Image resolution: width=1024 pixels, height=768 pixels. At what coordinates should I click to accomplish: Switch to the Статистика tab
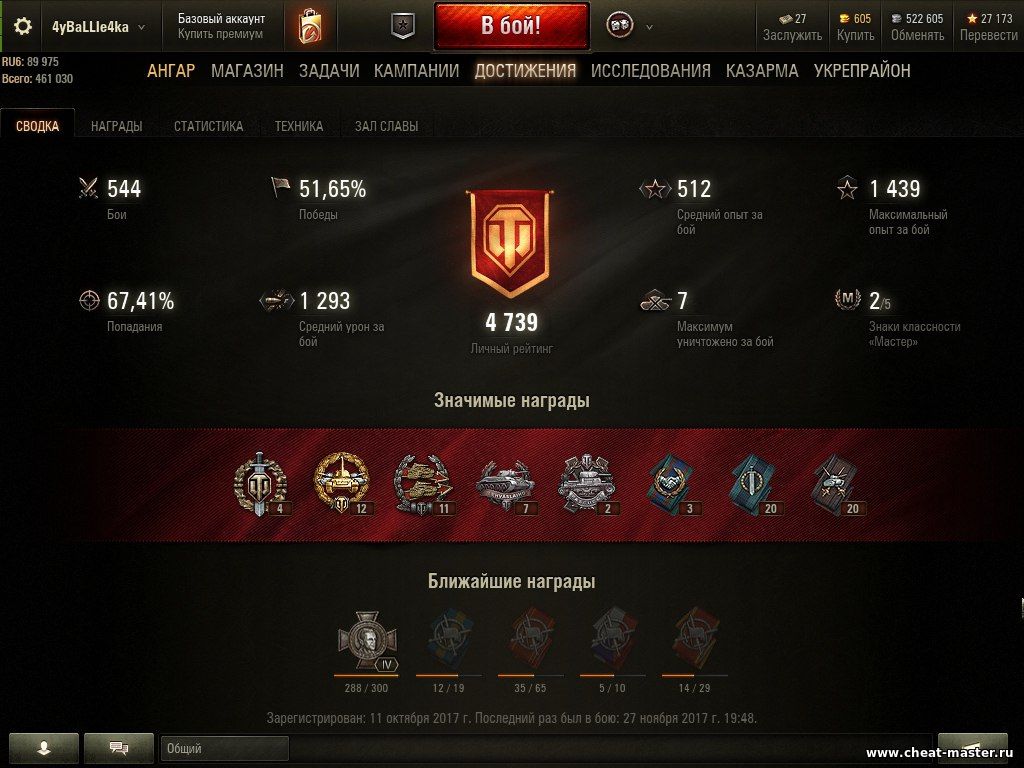point(208,126)
